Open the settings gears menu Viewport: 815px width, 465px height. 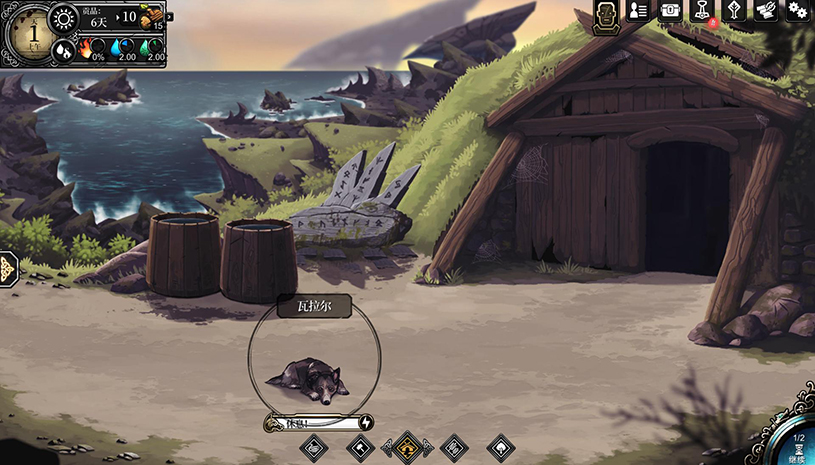(797, 10)
